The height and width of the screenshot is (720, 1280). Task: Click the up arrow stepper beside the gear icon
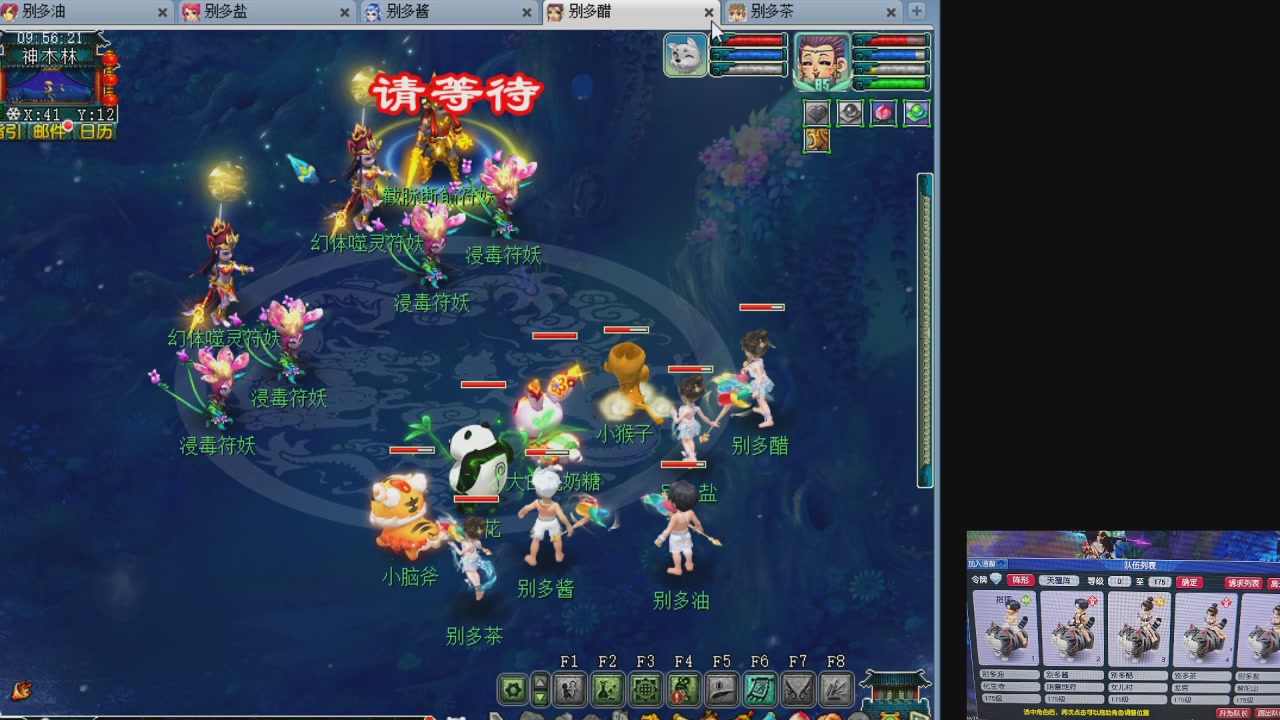(541, 681)
